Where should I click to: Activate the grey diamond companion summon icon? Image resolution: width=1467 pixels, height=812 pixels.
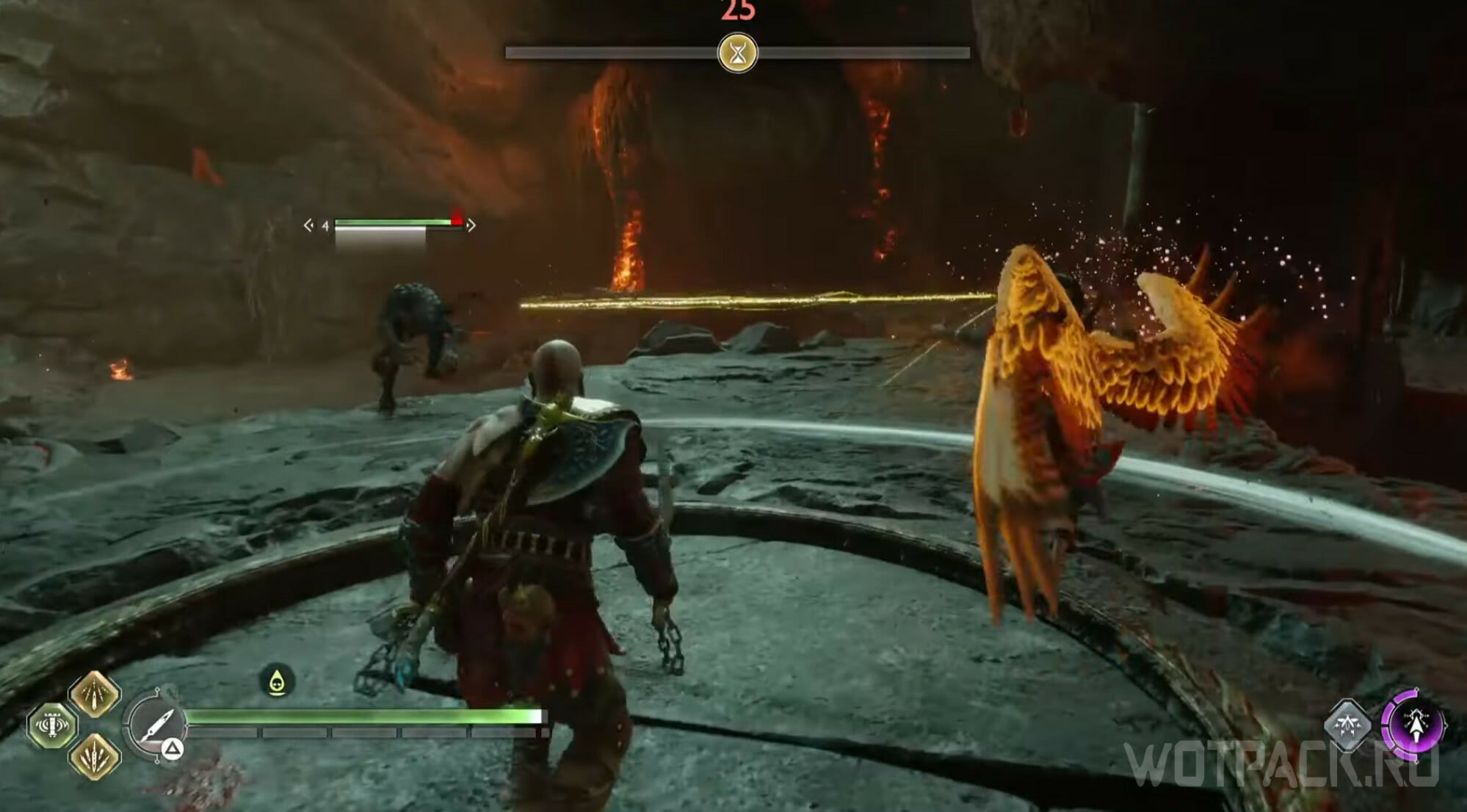tap(1347, 725)
